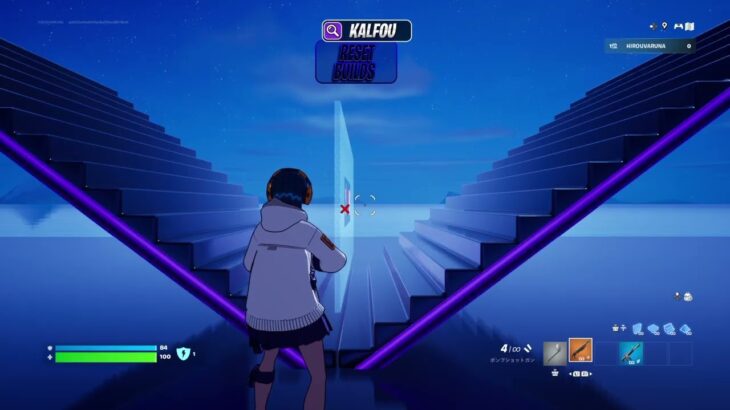Choose the roof building piece
The width and height of the screenshot is (730, 410).
tap(686, 328)
